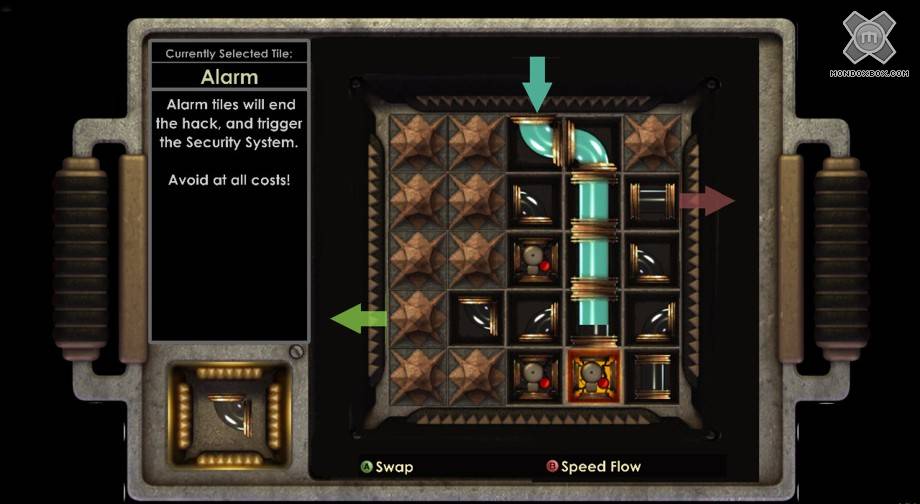
Task: Select the curved pipe tile flanked by star blocks
Action: [477, 316]
